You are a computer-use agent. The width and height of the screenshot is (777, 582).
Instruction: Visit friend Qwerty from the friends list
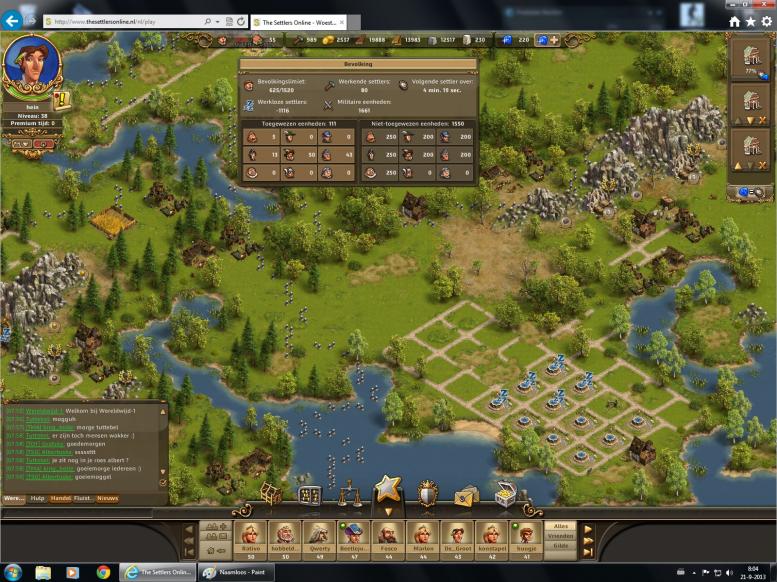point(319,535)
